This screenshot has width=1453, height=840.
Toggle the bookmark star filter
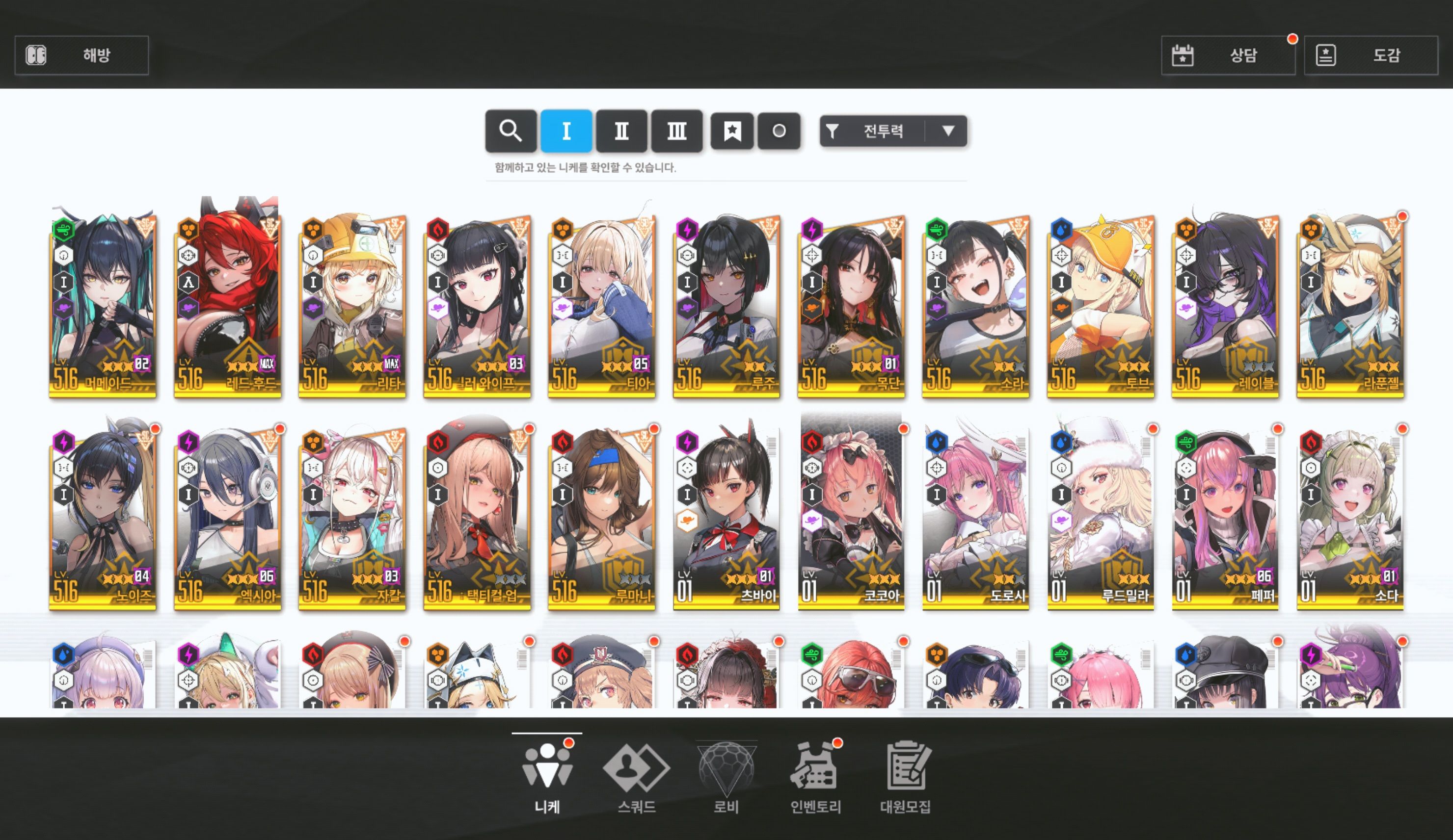point(732,131)
